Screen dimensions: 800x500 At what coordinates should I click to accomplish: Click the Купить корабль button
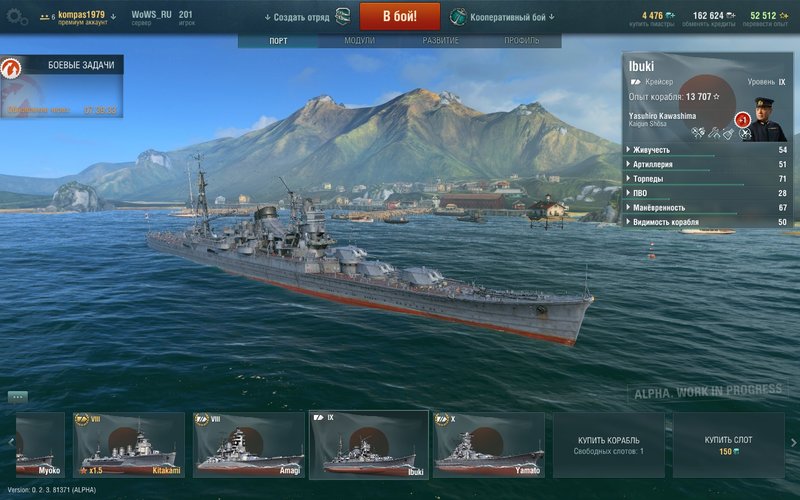pos(608,445)
